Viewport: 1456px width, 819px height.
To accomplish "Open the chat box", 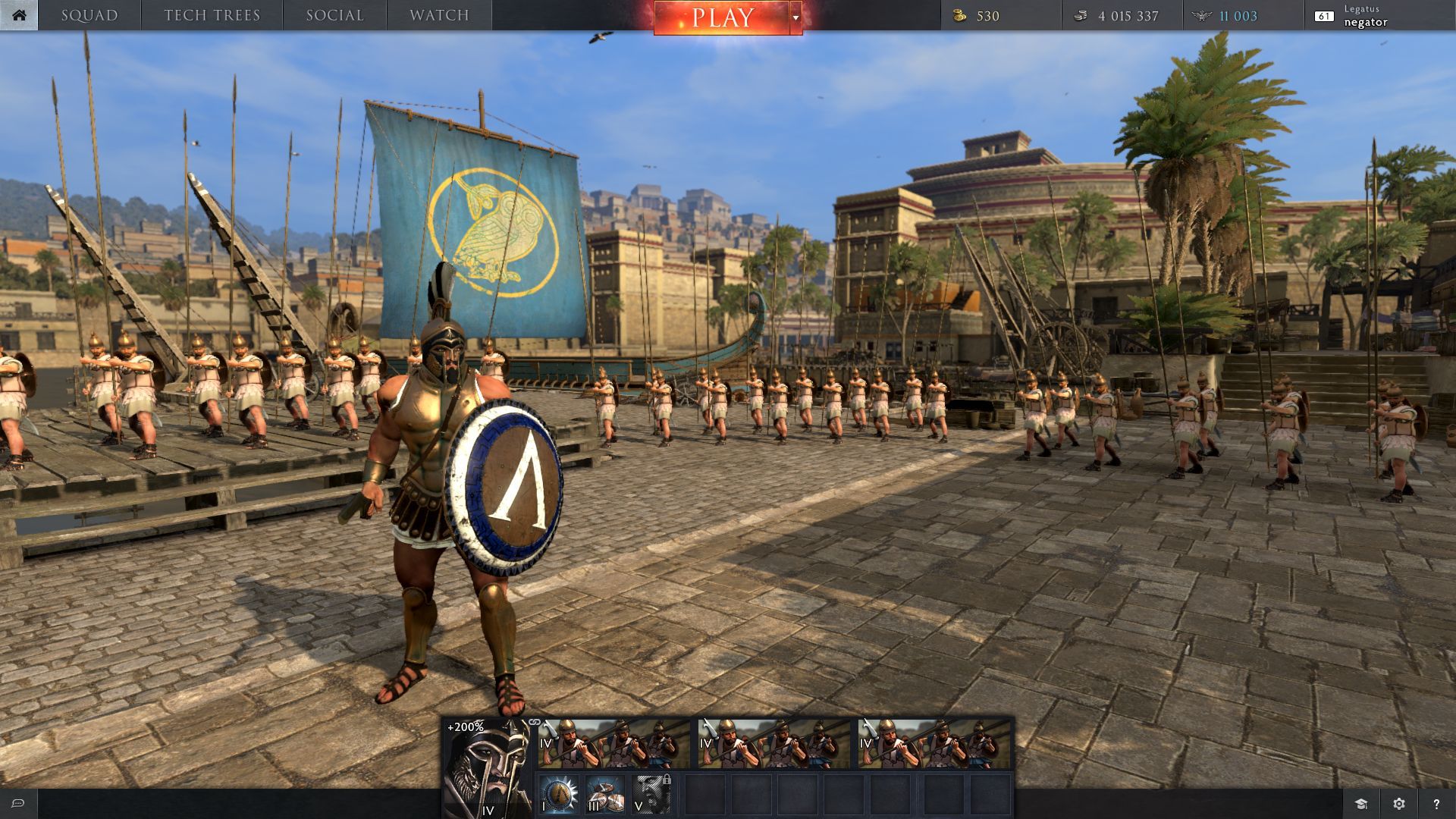I will click(18, 804).
